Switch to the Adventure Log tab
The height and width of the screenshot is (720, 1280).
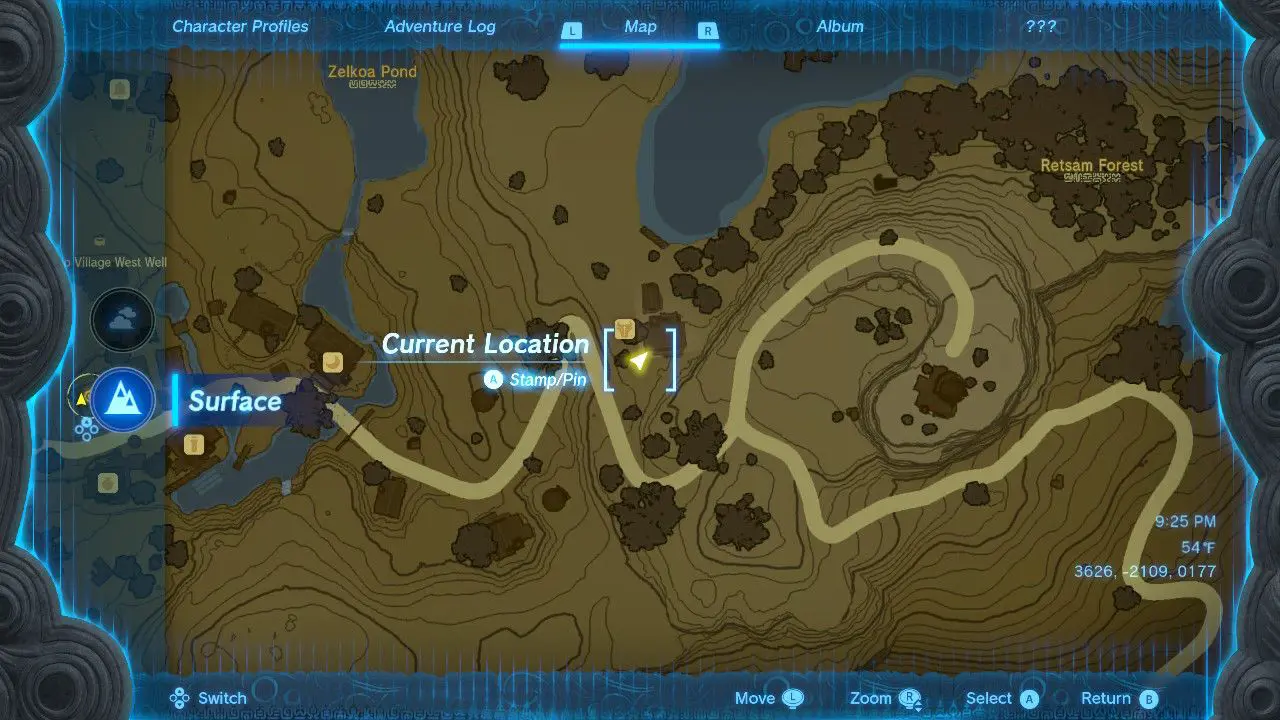[440, 26]
